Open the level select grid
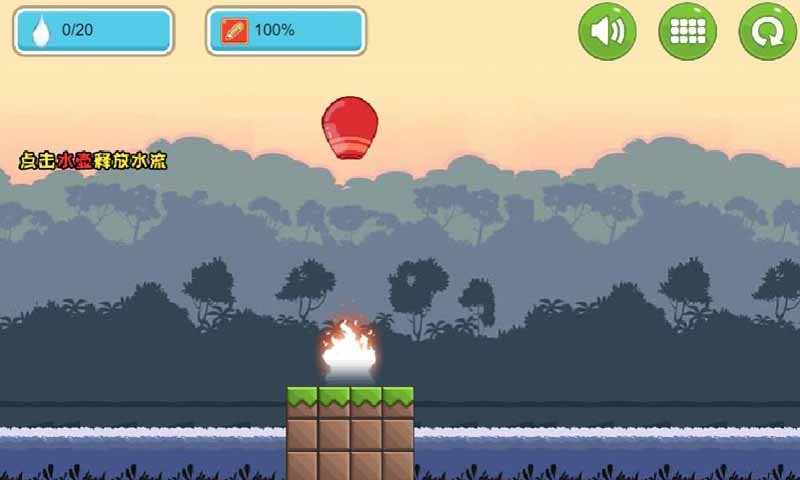 pos(687,31)
